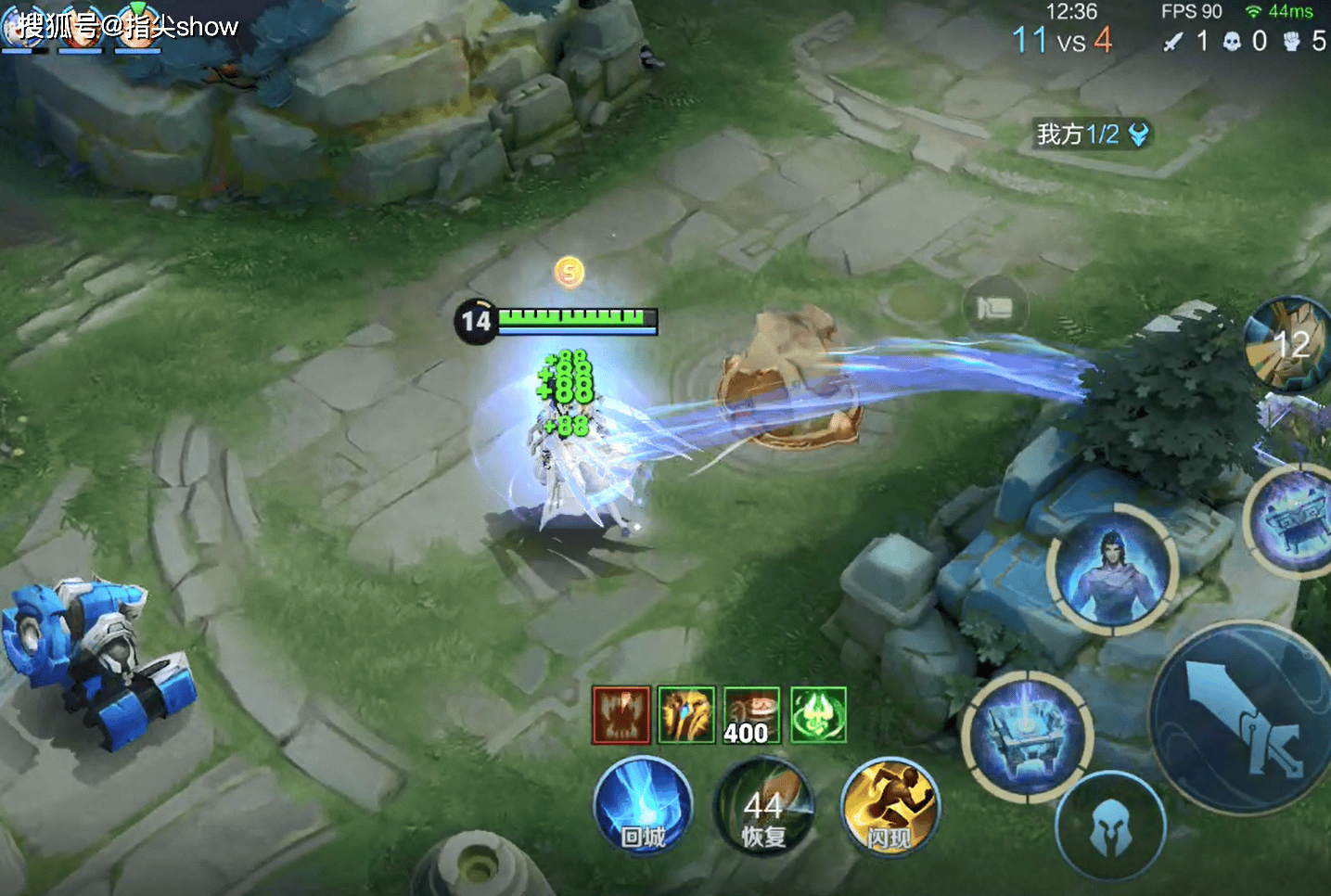Tap the 我方1/2 team indicator
The image size is (1331, 896).
[x=1092, y=134]
